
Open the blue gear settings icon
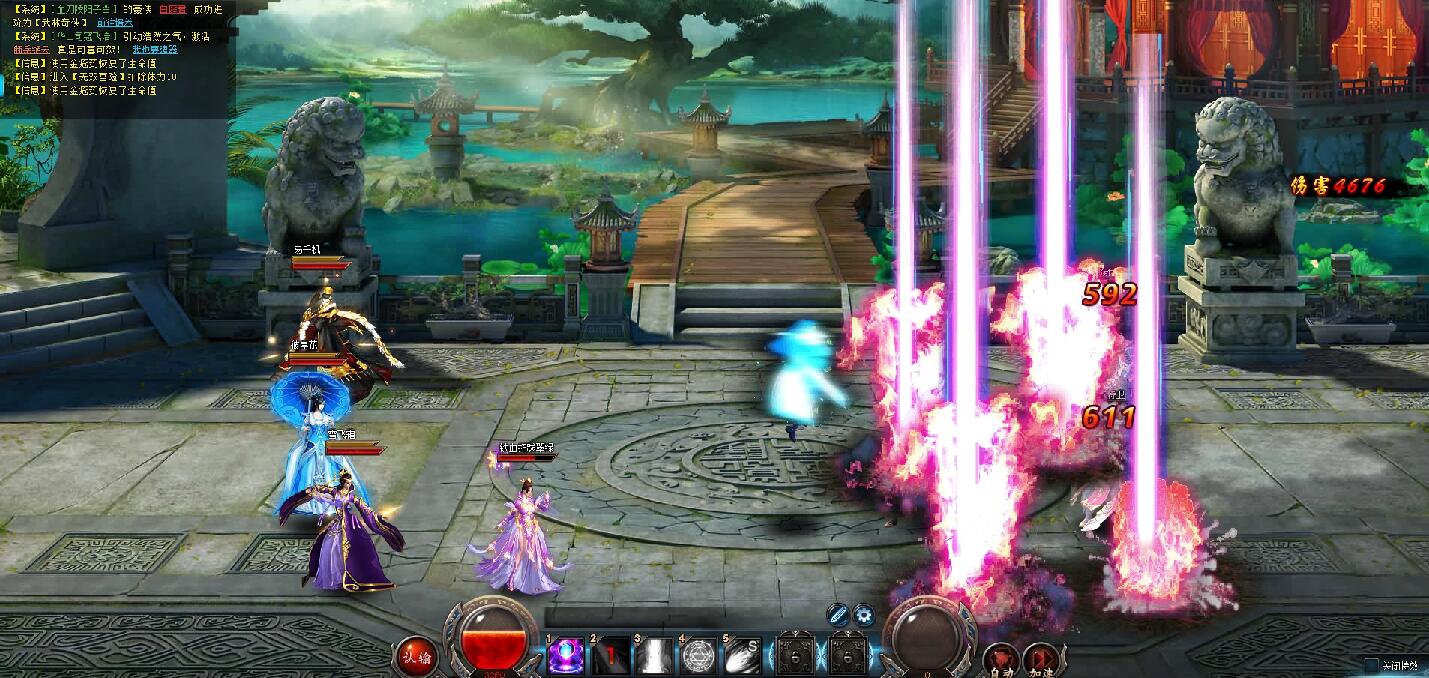[863, 615]
